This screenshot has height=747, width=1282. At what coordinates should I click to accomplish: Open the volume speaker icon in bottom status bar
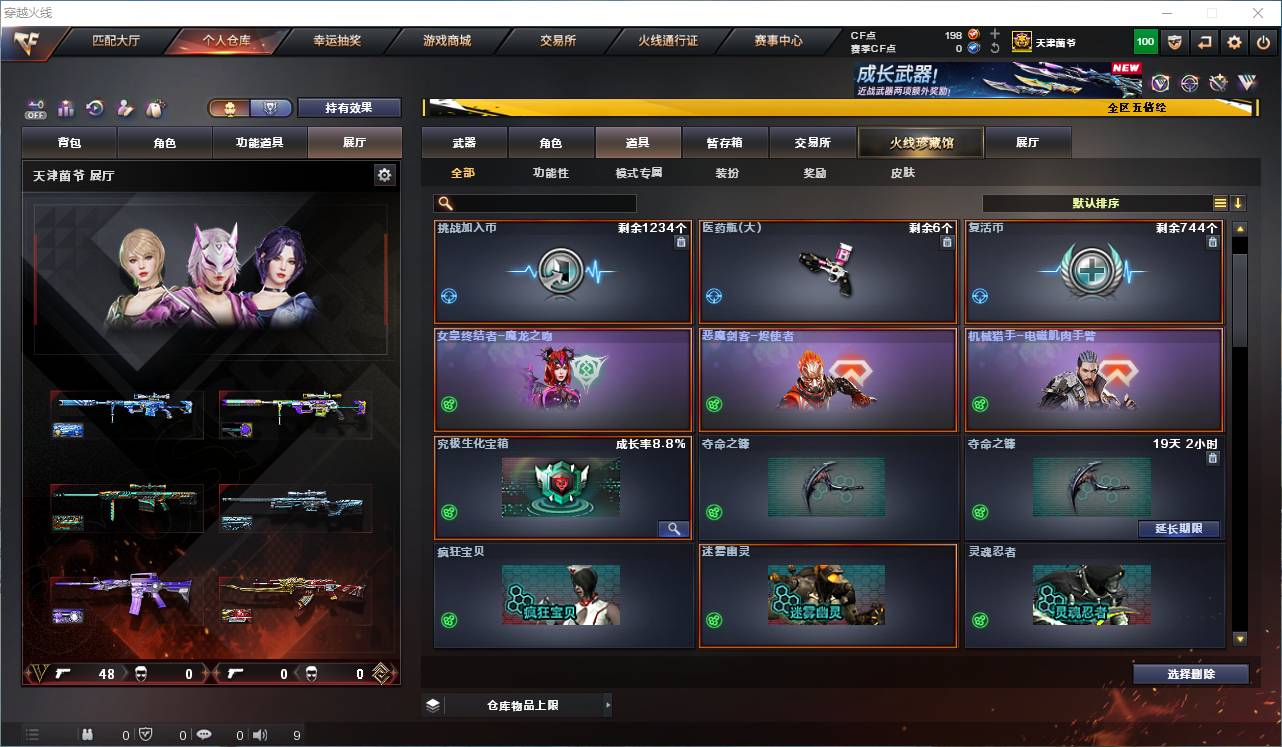click(x=261, y=736)
